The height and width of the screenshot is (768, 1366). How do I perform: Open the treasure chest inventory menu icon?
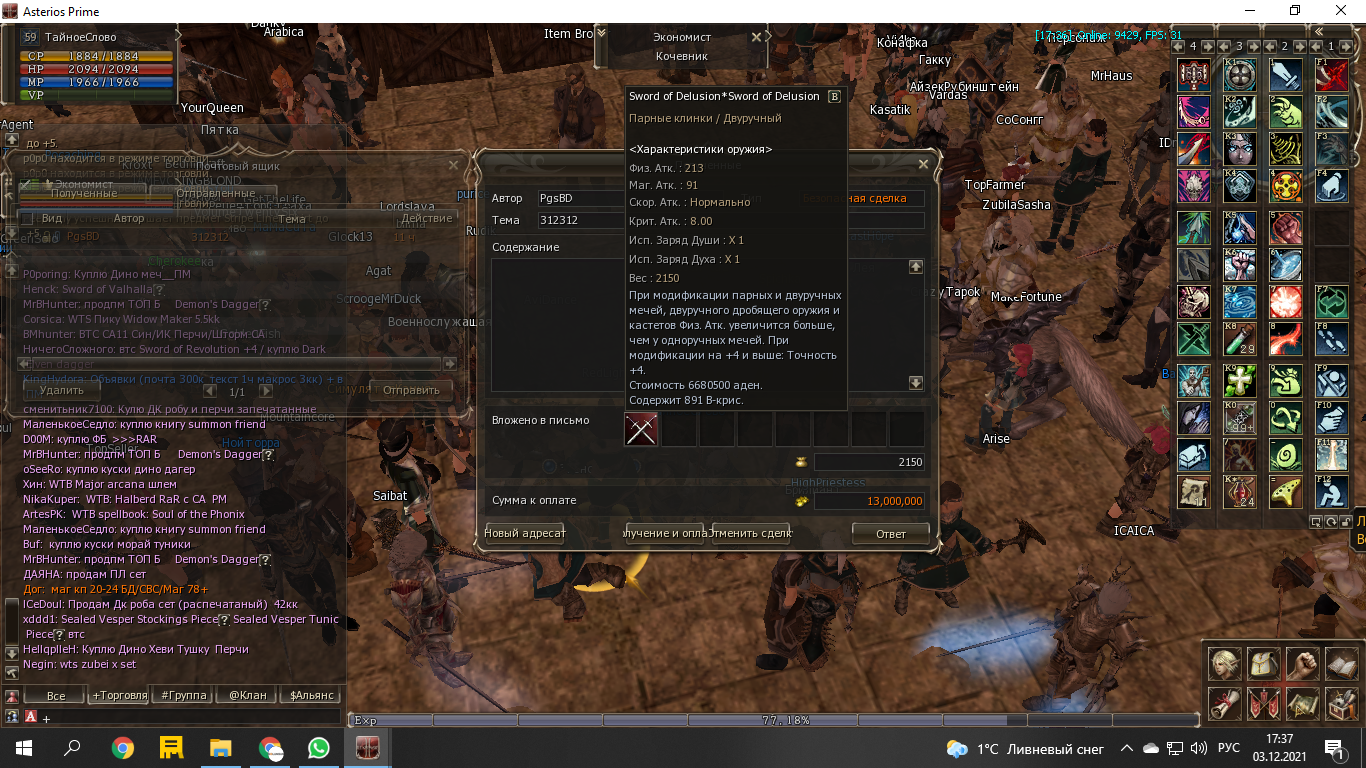point(1342,704)
